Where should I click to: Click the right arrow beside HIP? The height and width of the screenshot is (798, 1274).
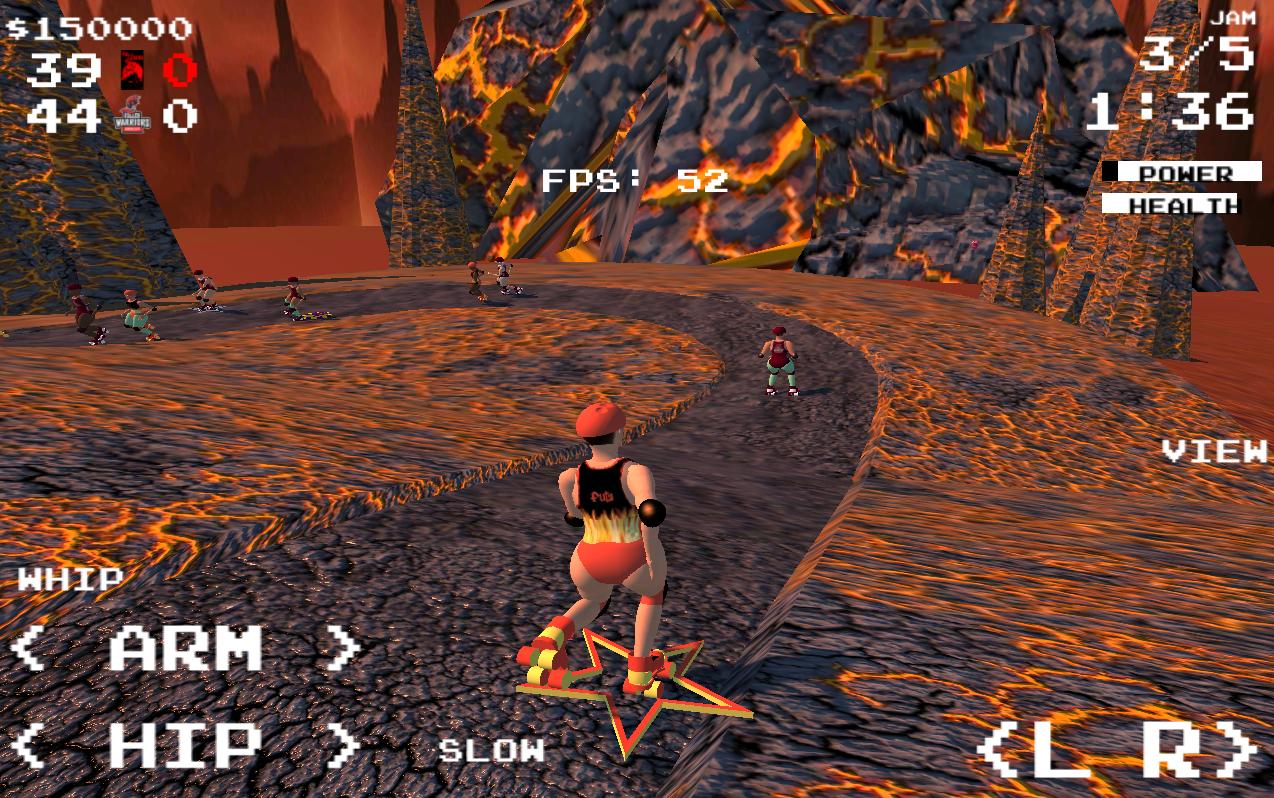pos(343,745)
